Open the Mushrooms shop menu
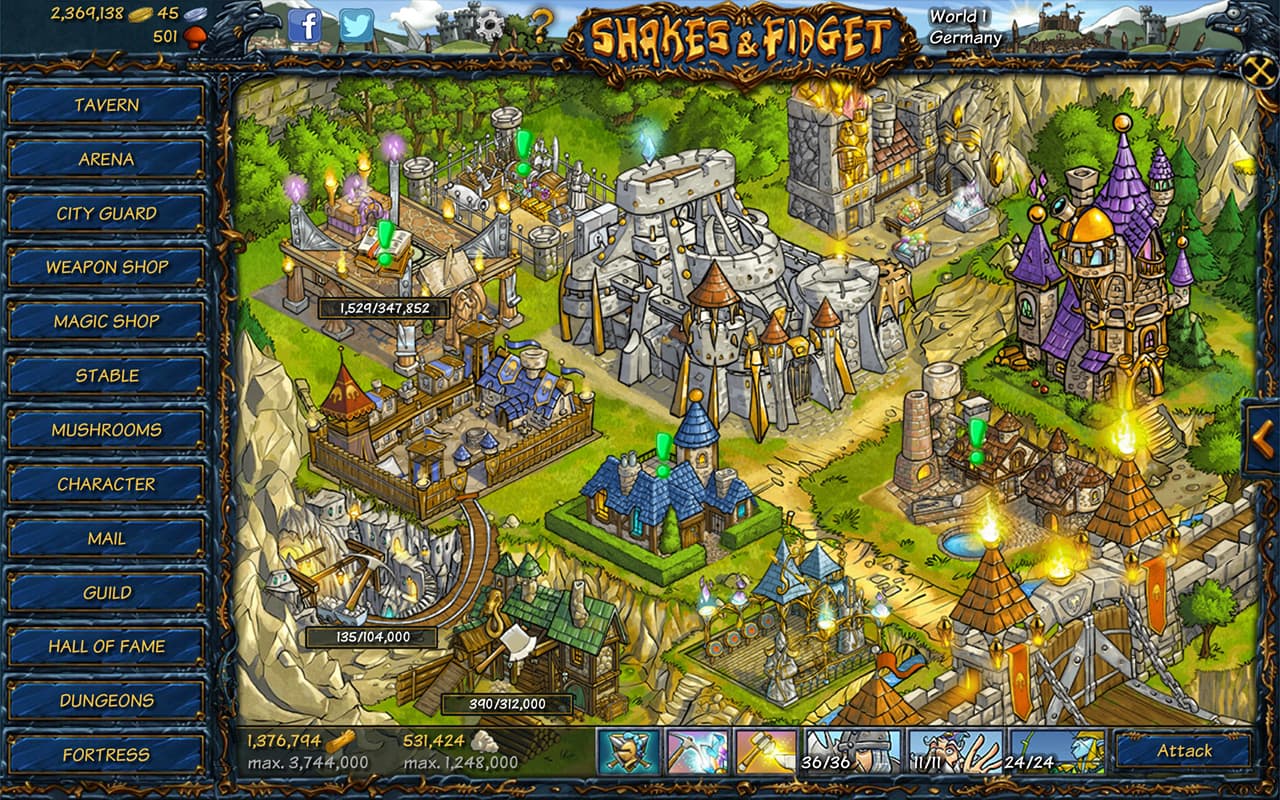Screen dimensions: 1280x800 pos(106,430)
